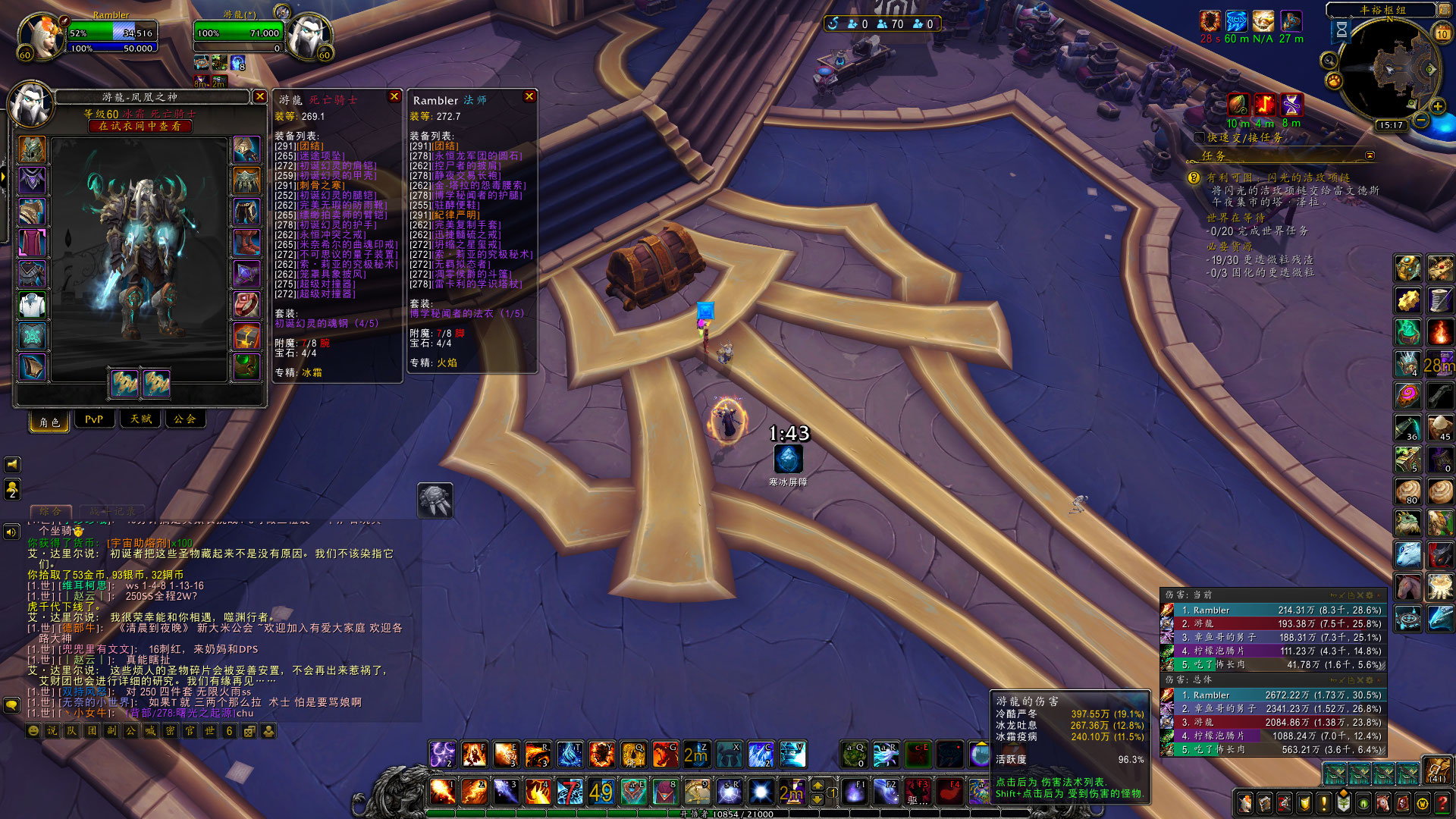This screenshot has height=819, width=1456.
Task: Switch to the PvP tab in the character panel
Action: [94, 419]
